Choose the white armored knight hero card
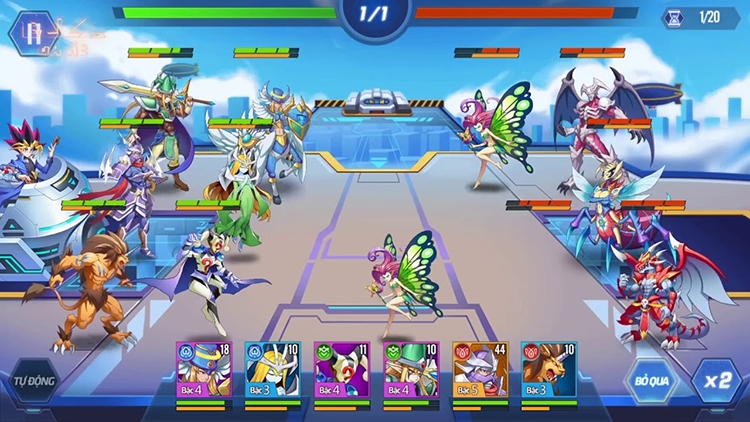 pos(272,370)
